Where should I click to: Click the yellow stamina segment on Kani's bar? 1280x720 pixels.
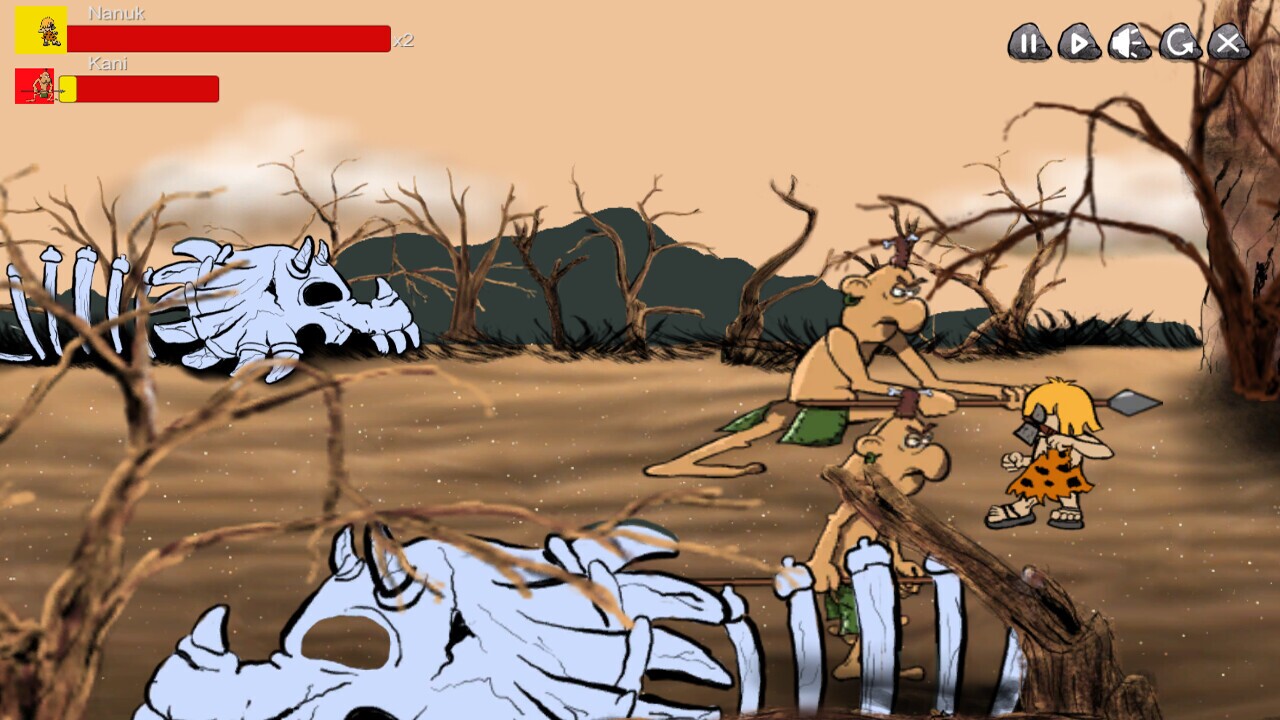(x=67, y=88)
